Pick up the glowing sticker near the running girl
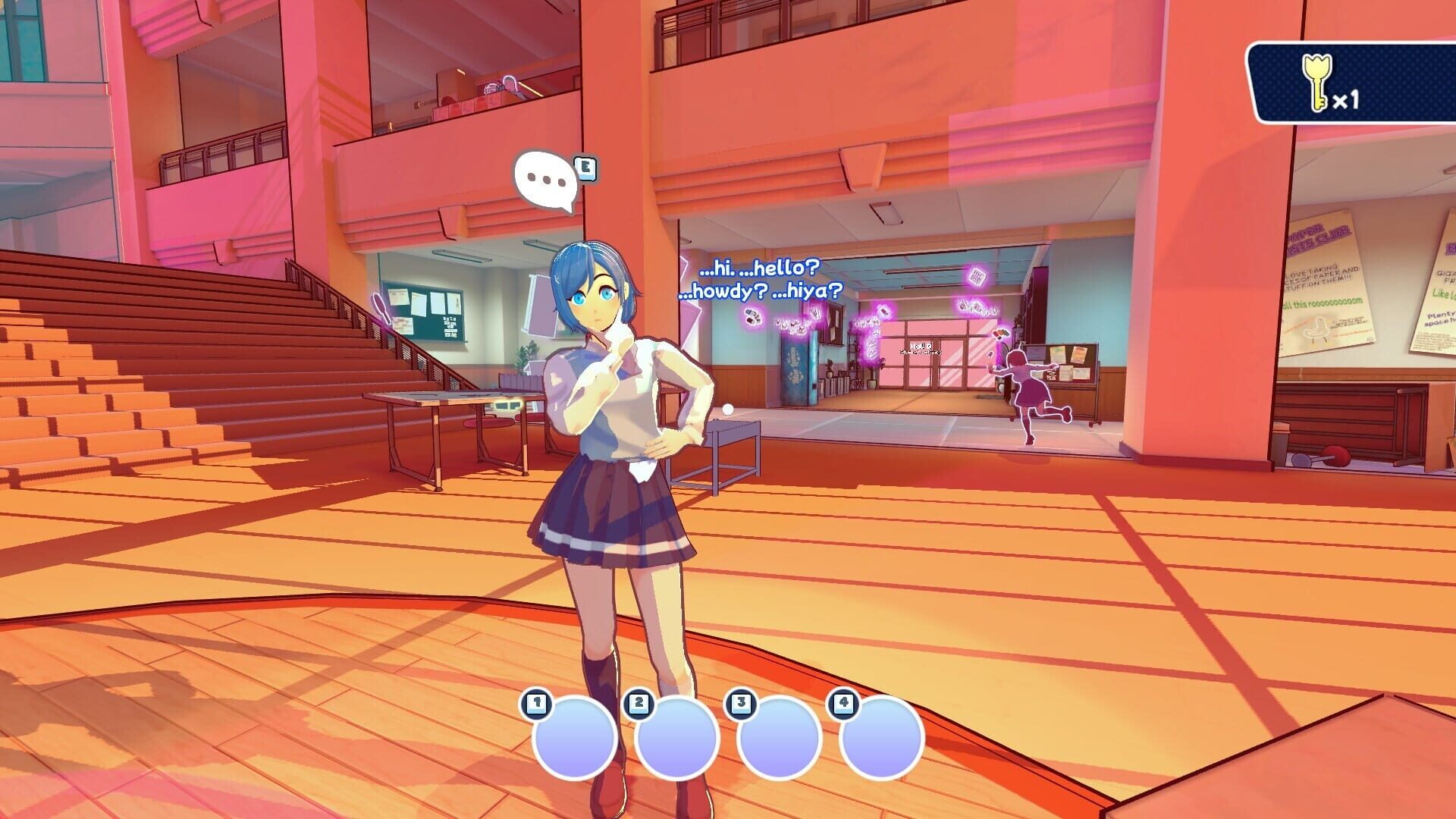Image resolution: width=1456 pixels, height=819 pixels. click(1002, 333)
